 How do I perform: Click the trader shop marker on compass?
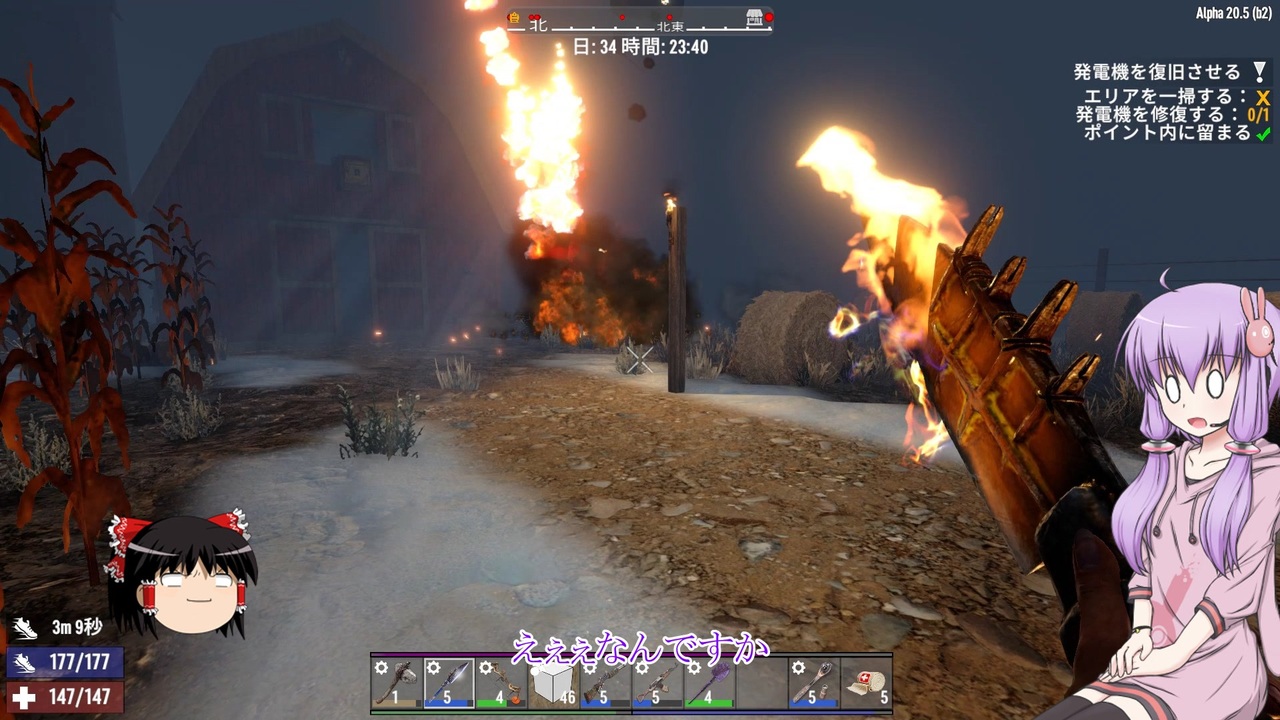coord(756,18)
